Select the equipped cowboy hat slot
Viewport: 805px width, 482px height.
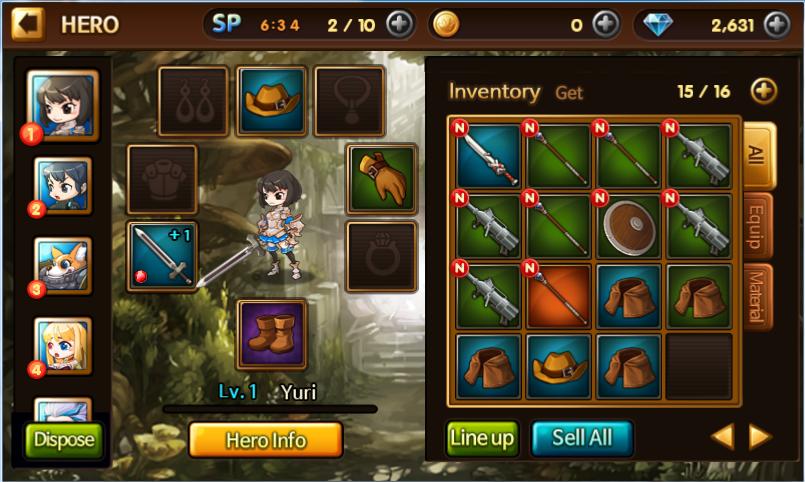coord(271,101)
